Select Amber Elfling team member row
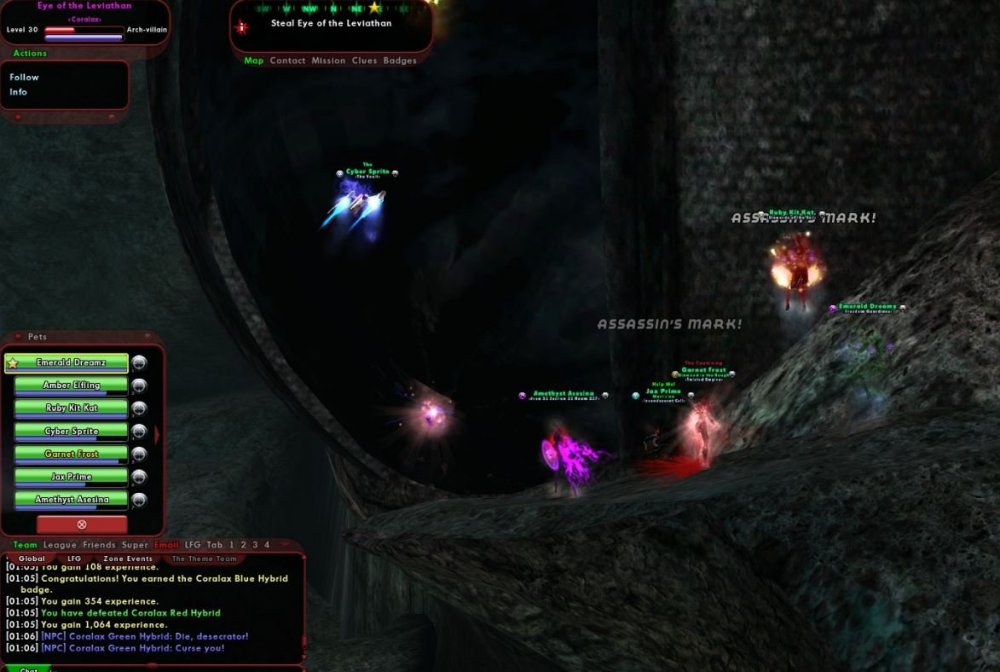This screenshot has height=672, width=1000. point(70,385)
